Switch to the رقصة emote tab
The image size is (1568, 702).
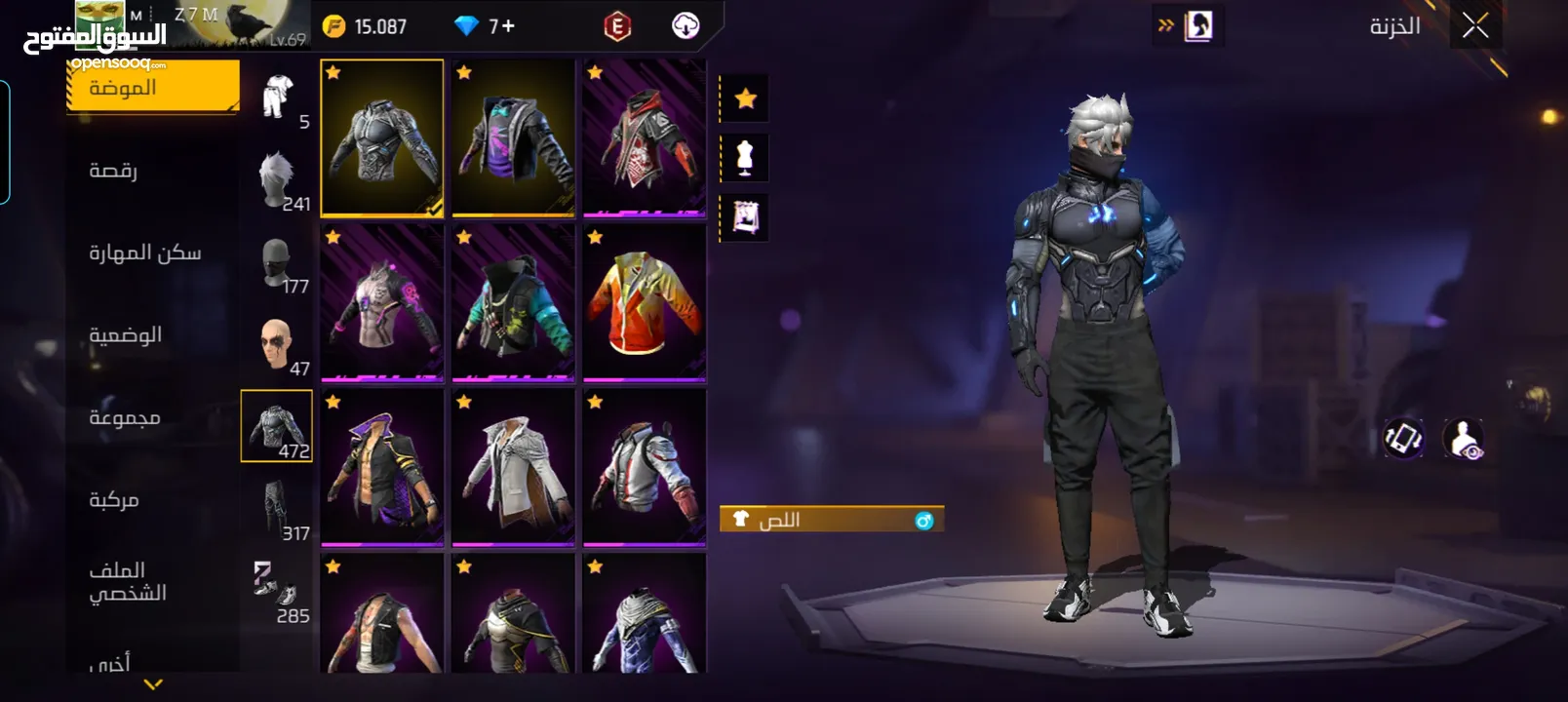click(114, 171)
